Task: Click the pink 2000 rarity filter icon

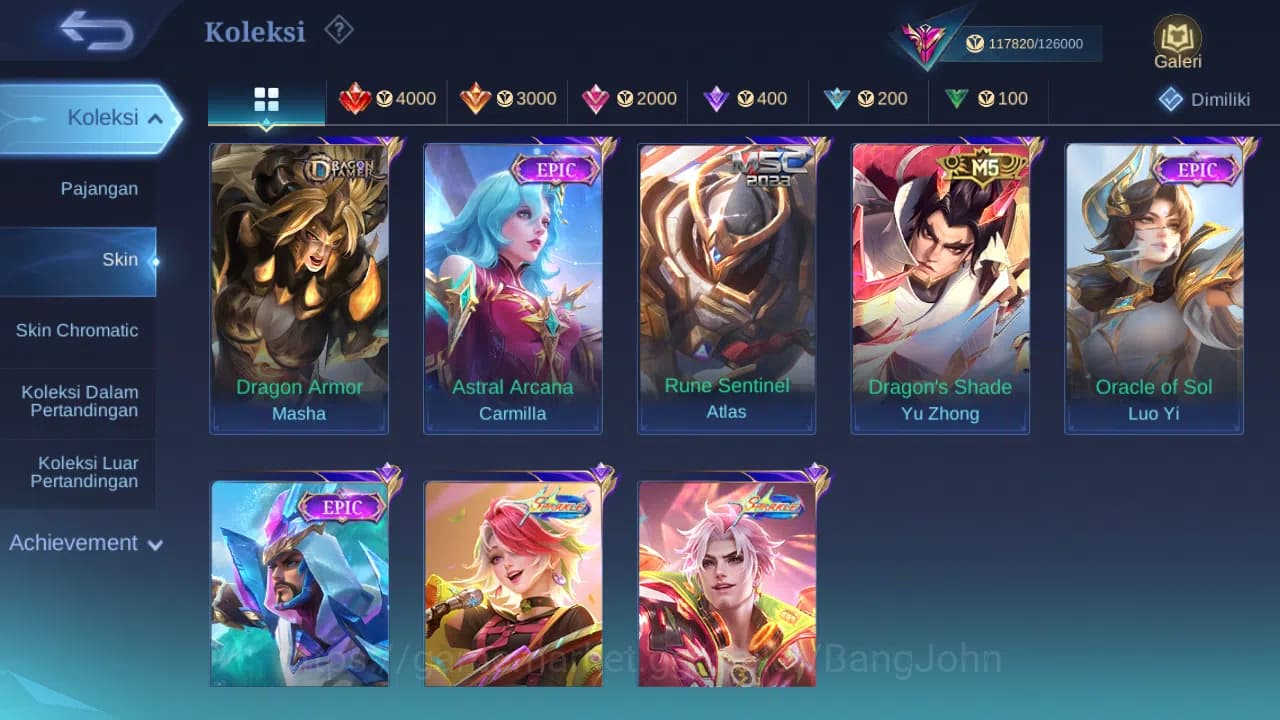Action: [x=597, y=99]
